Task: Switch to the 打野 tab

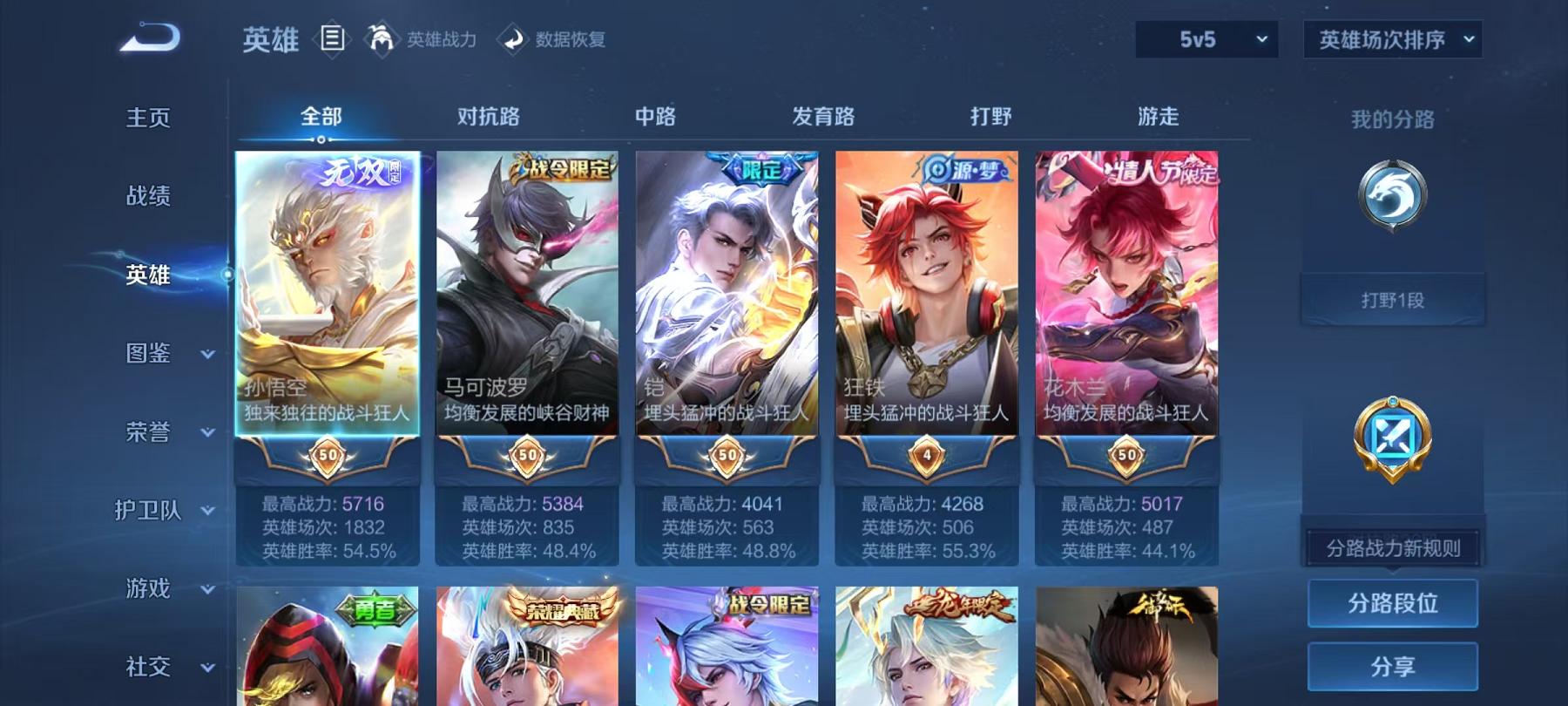Action: [991, 116]
